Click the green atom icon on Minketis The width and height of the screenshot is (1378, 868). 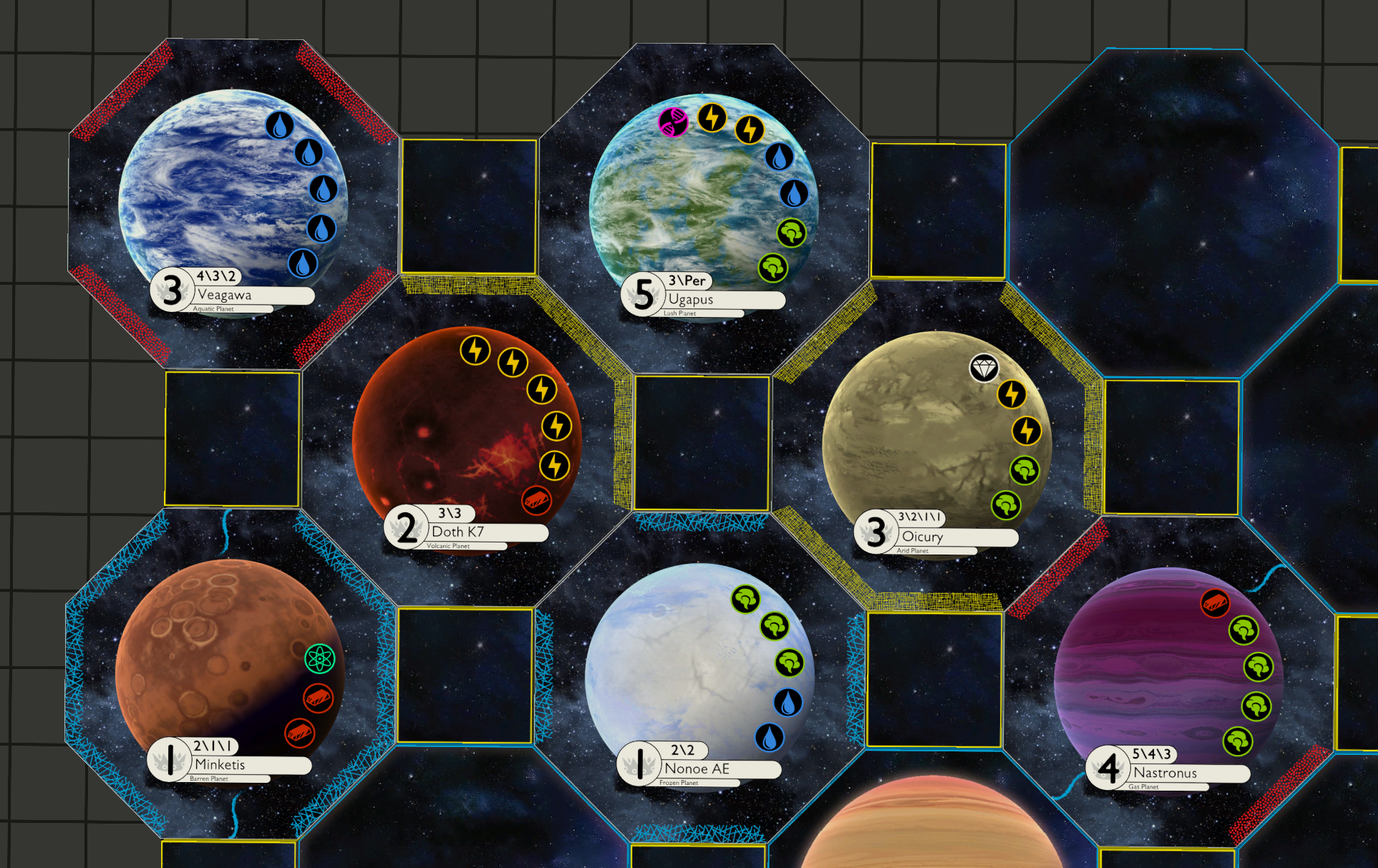319,658
